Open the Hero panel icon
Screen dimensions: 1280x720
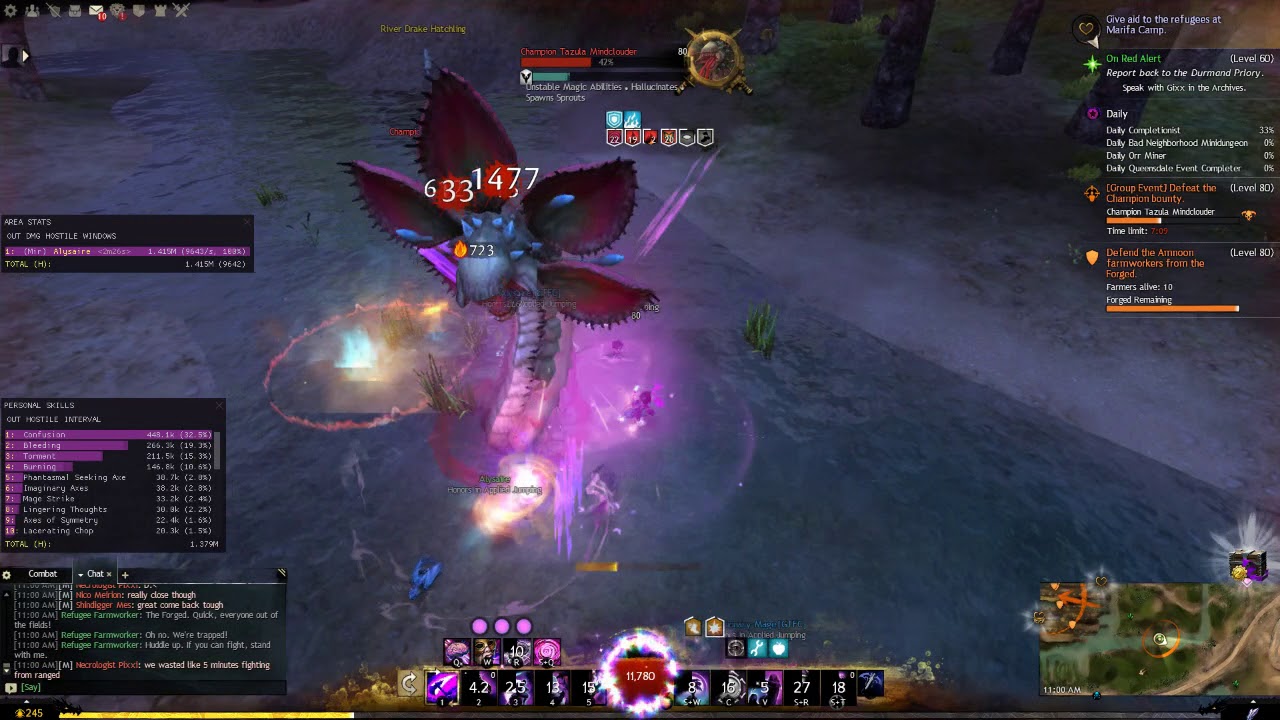pos(54,11)
